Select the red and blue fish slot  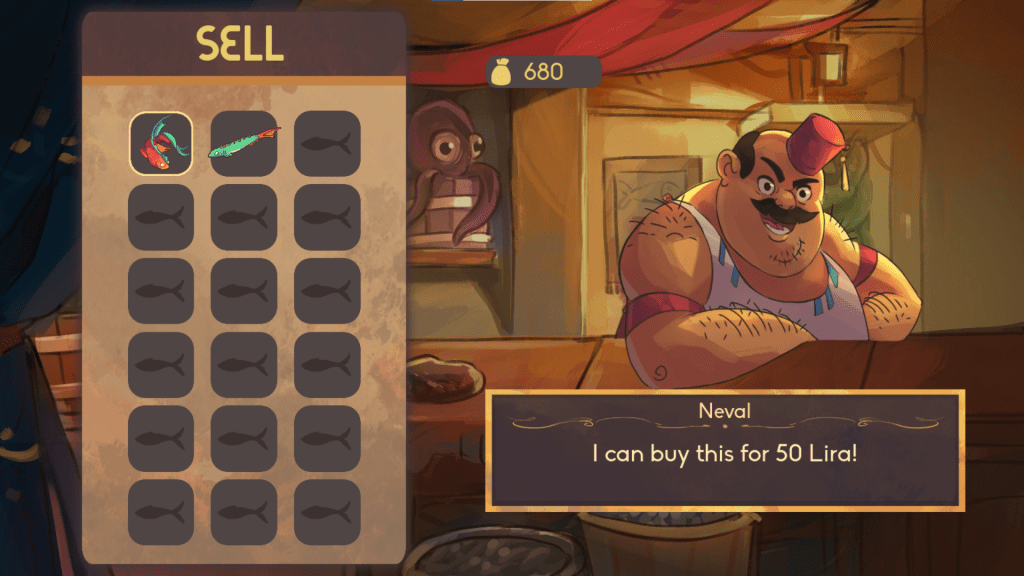161,144
